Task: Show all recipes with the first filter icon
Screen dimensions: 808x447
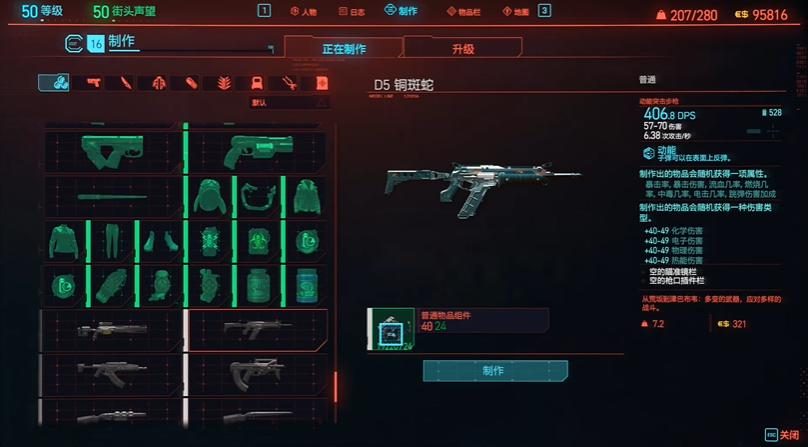Action: [x=53, y=82]
